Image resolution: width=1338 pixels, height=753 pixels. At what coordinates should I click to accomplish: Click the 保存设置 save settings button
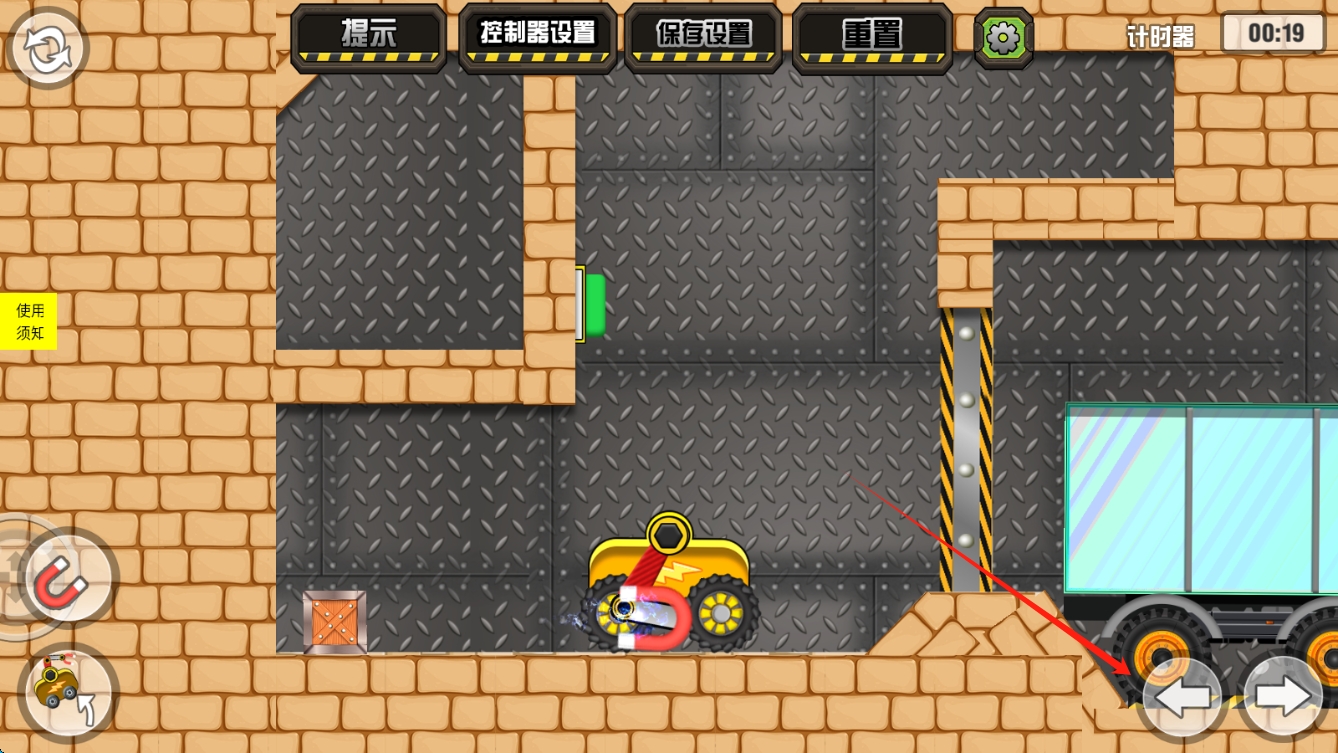point(704,37)
